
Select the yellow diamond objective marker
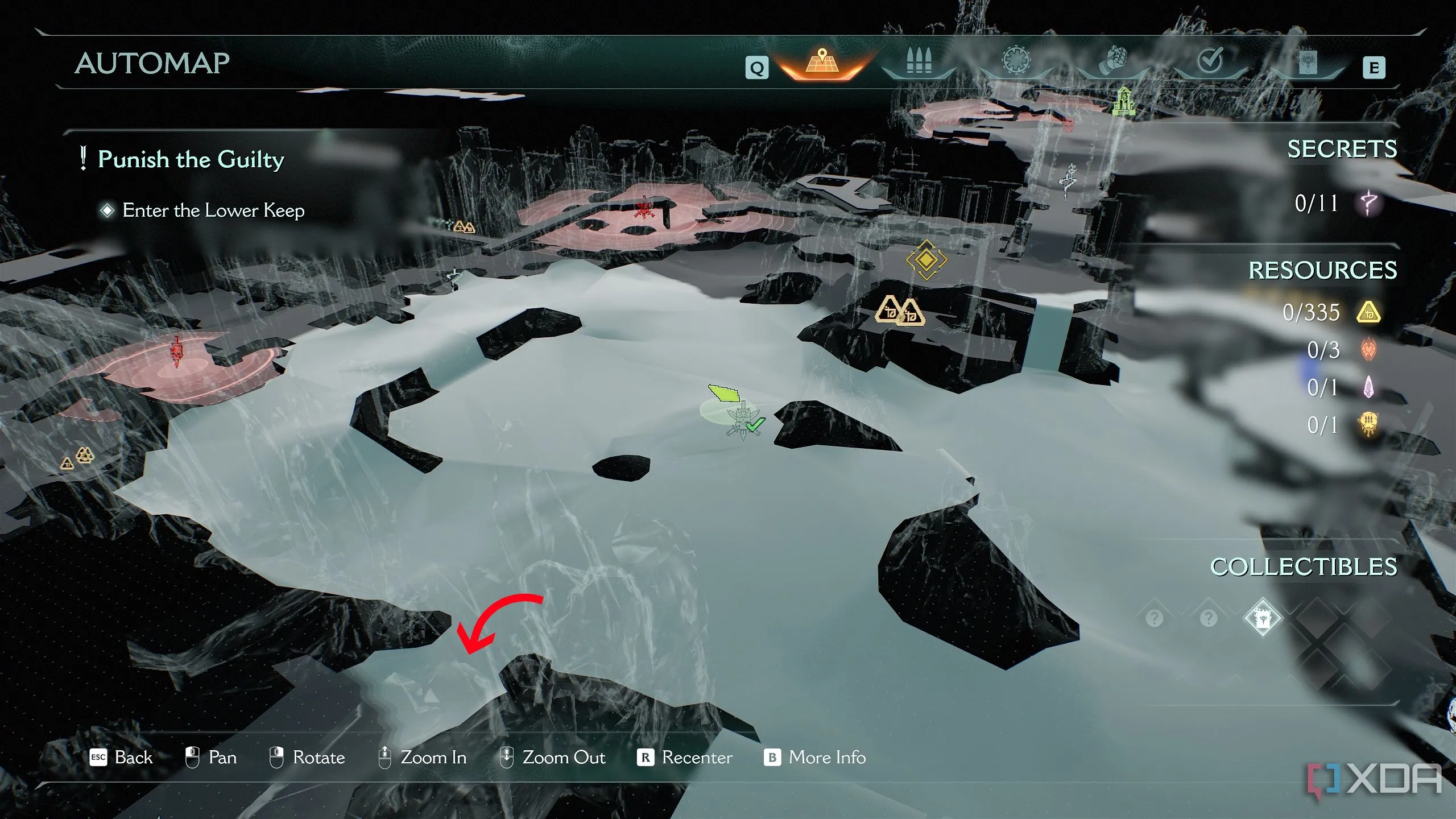(x=926, y=259)
